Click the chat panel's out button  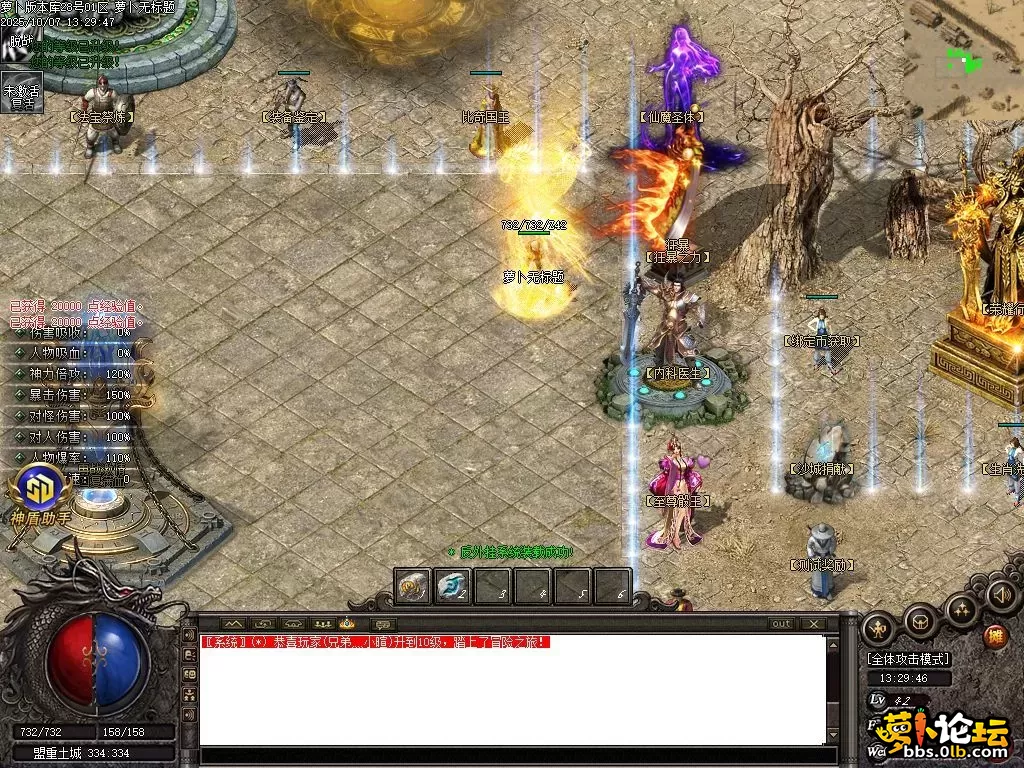781,623
